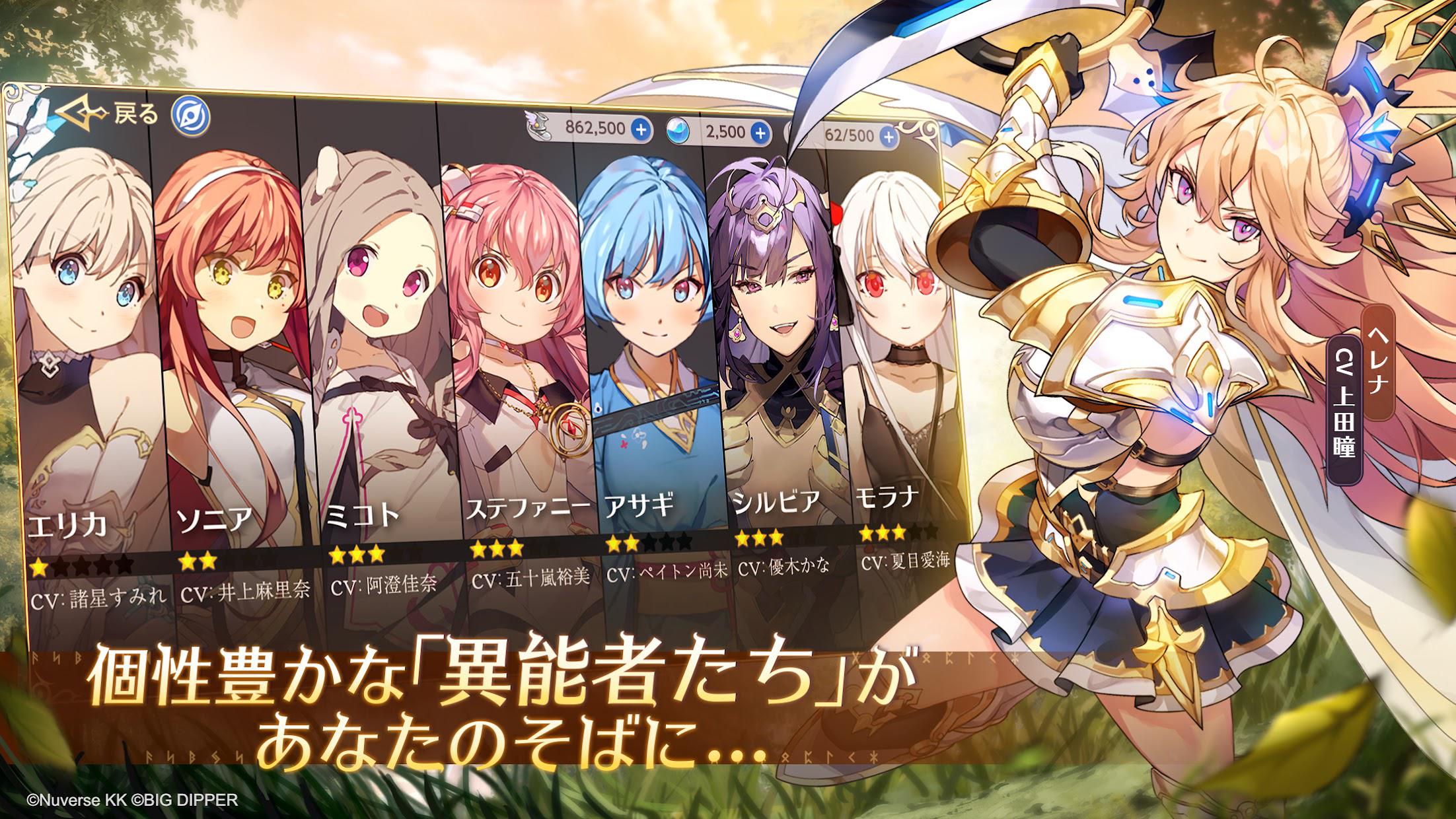Screen dimensions: 1456x819
Task: Go back with the 戻る button
Action: point(109,115)
